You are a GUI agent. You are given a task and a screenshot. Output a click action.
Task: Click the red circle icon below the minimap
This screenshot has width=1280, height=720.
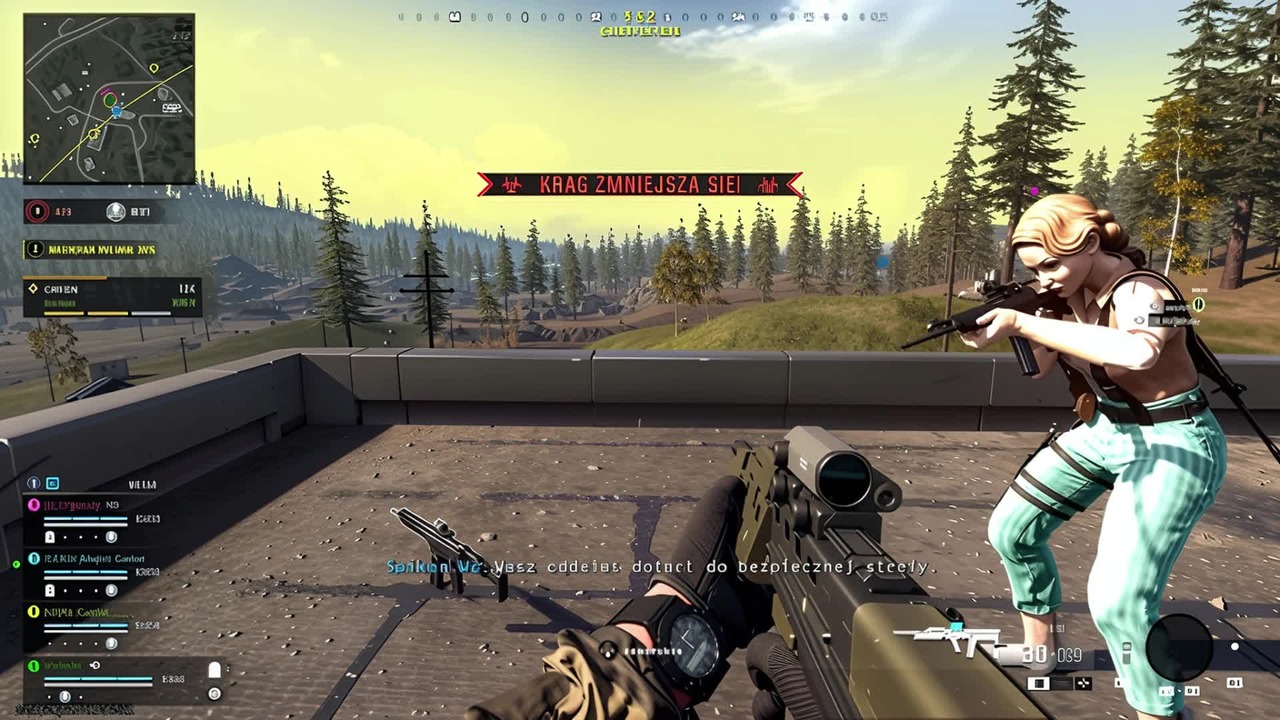(x=38, y=211)
